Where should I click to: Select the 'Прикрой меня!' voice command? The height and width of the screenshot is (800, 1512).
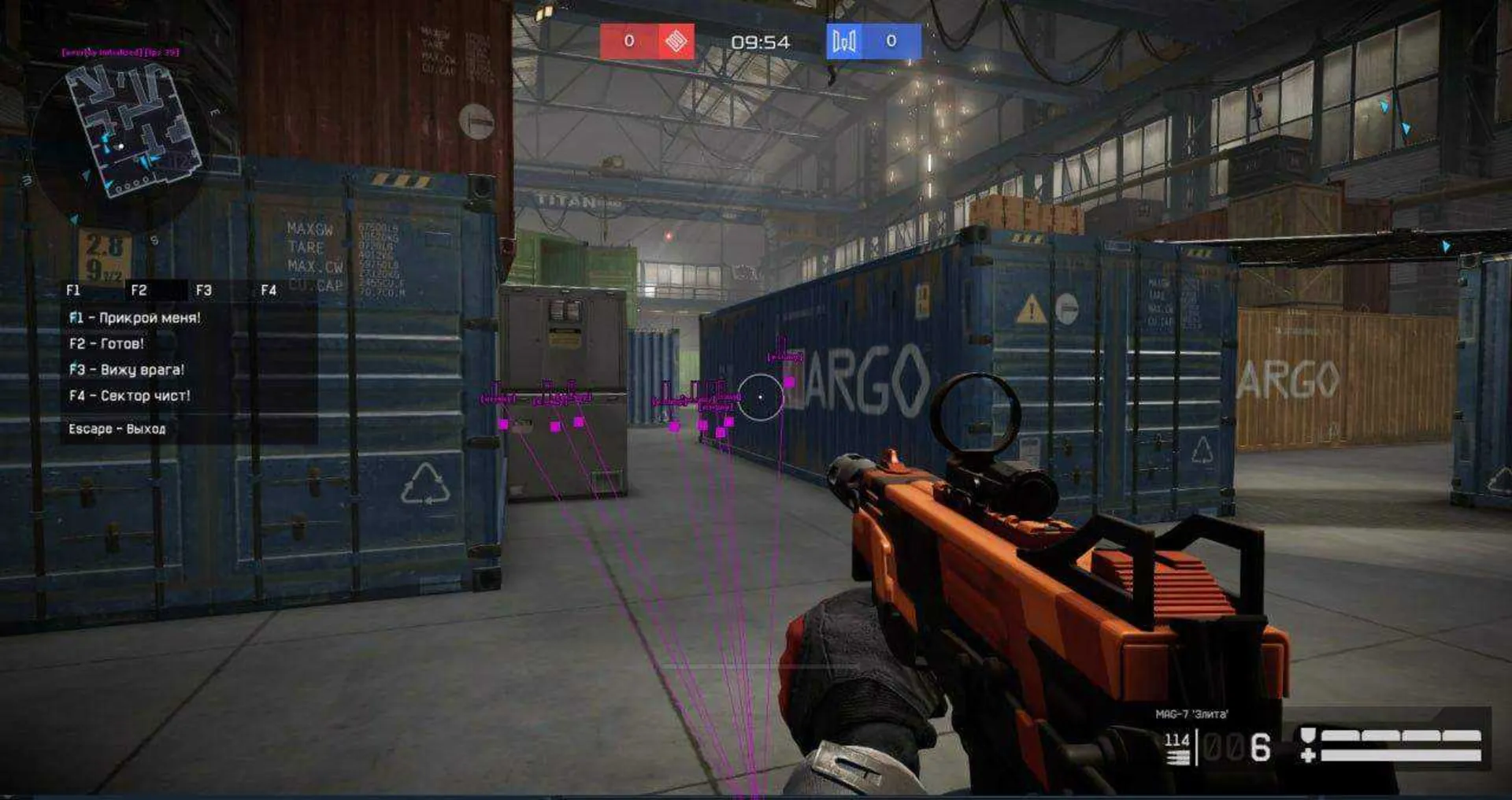(134, 319)
